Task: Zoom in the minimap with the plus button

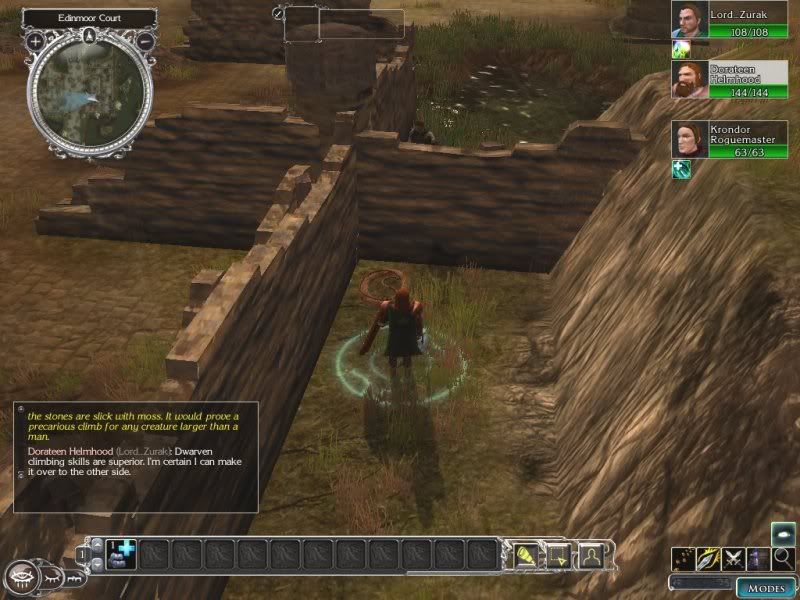Action: click(x=36, y=42)
